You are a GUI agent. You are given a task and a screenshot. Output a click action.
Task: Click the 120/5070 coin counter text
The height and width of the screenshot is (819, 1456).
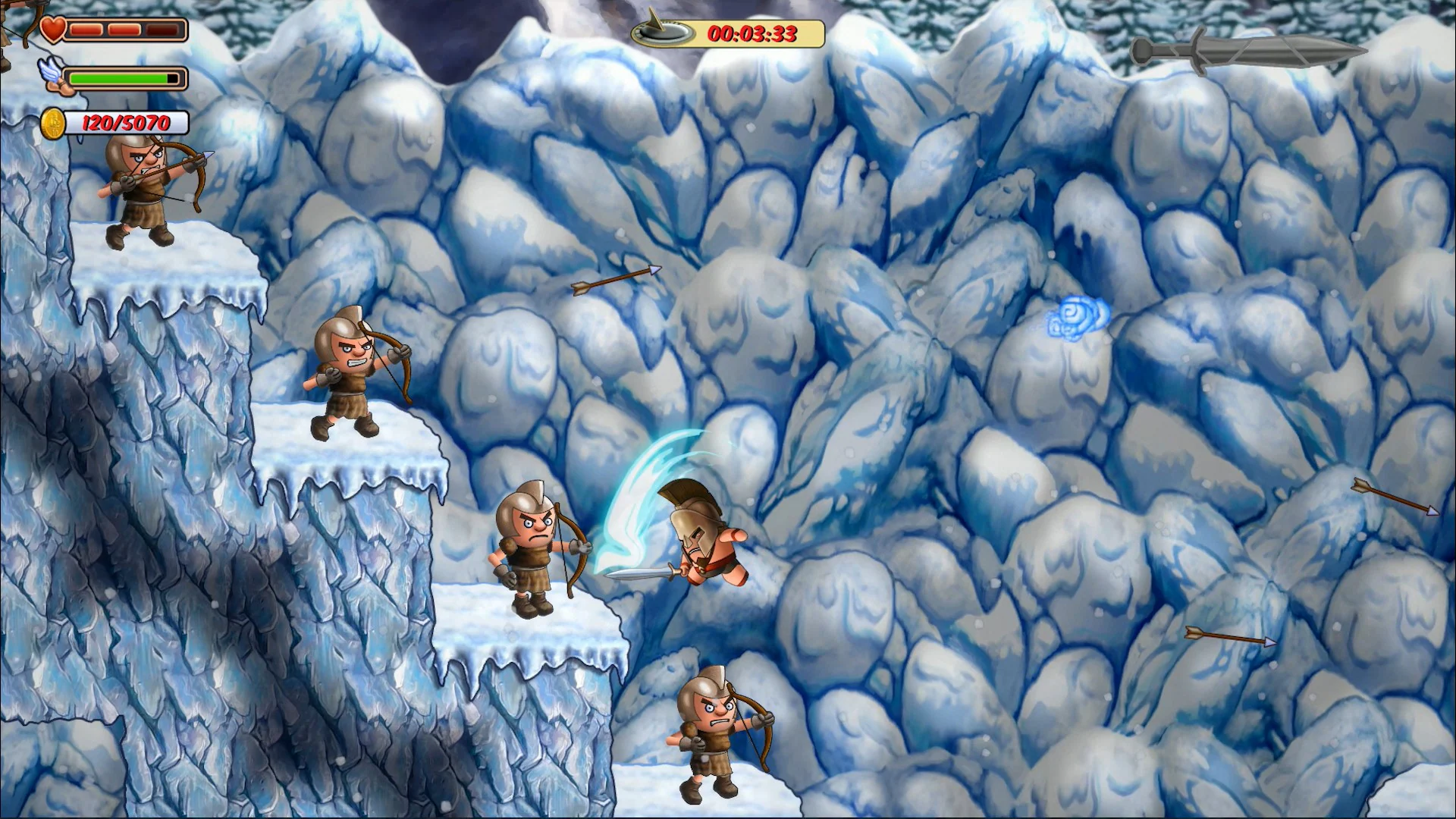click(x=125, y=121)
